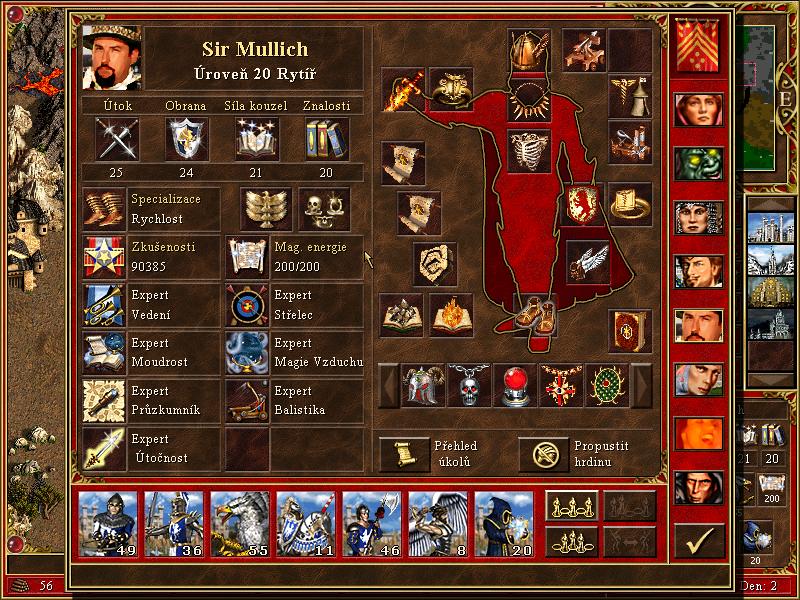Screen dimensions: 800x600
Task: Pick the red lion shield artifact
Action: [x=584, y=203]
